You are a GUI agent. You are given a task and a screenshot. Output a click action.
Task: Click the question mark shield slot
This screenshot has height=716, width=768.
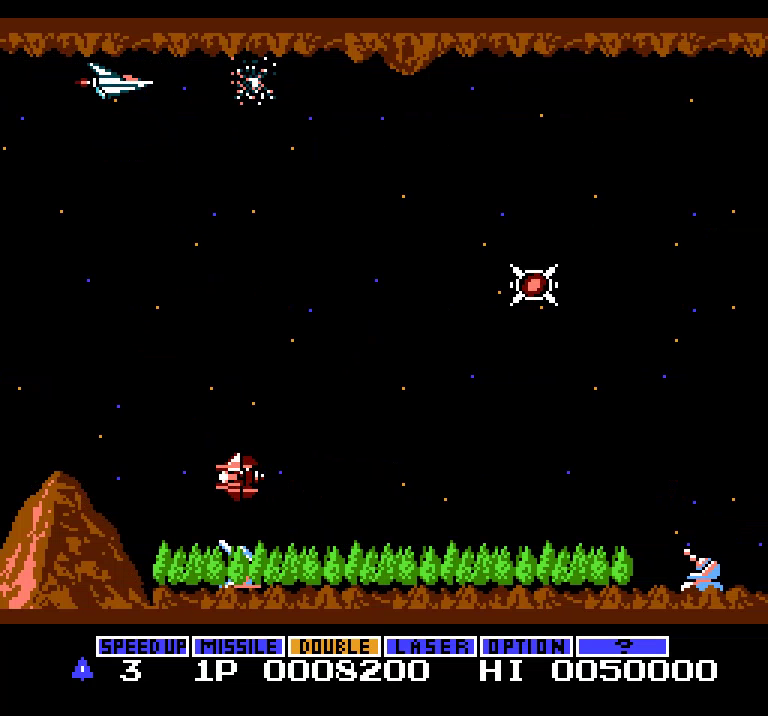tap(622, 647)
